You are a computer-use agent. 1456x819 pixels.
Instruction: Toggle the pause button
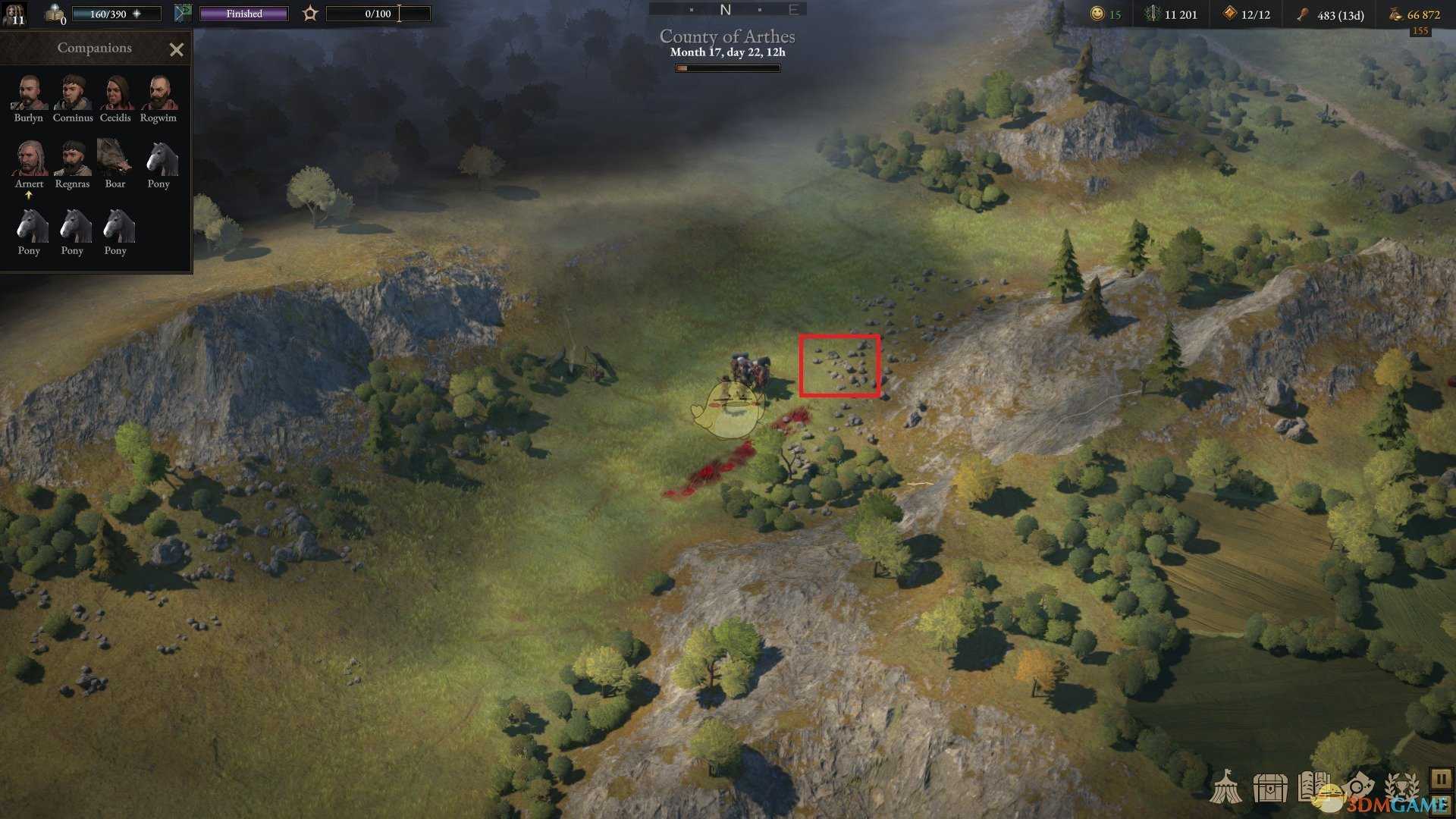coord(1440,779)
